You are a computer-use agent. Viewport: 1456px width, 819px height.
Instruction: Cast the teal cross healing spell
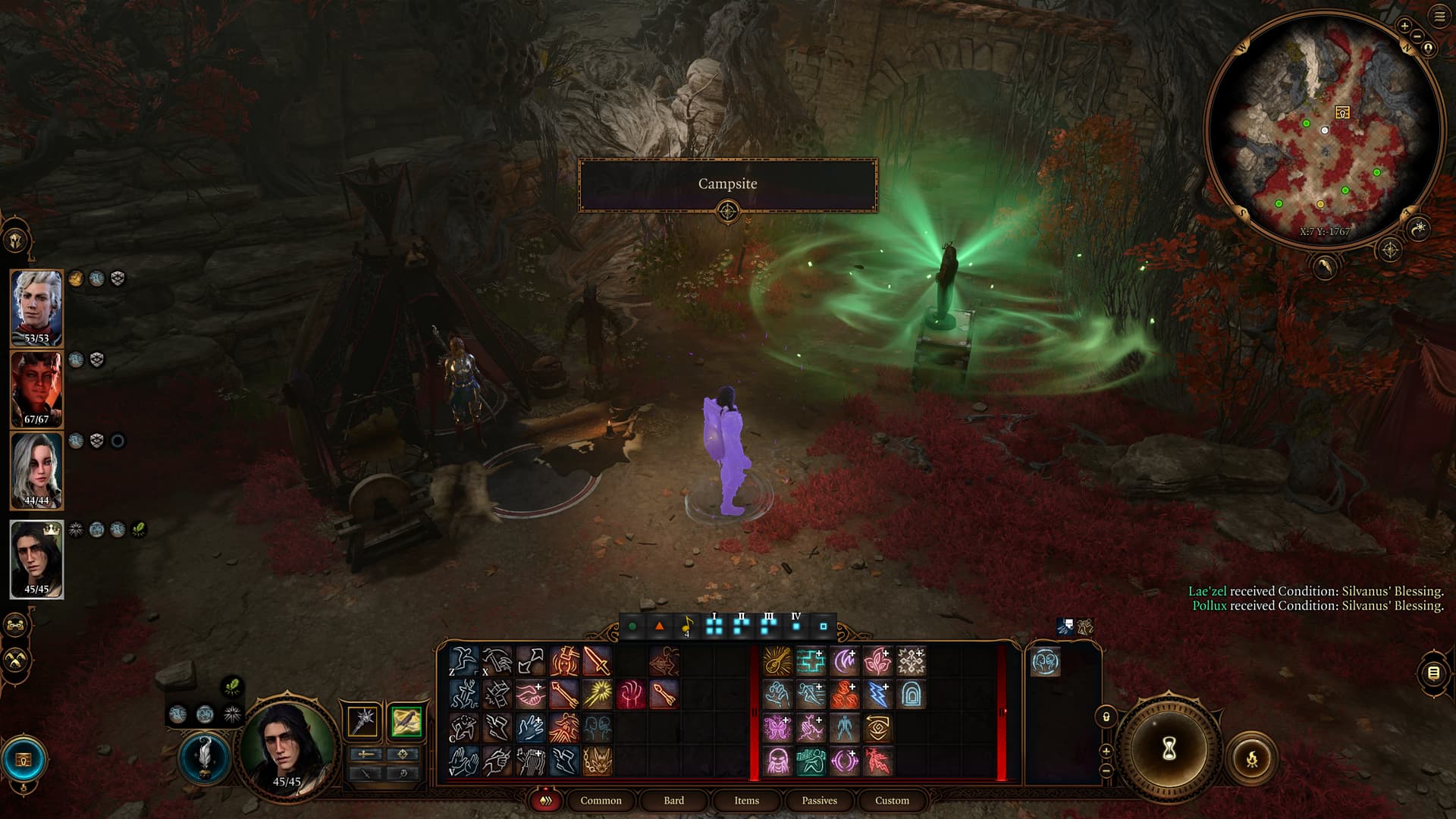click(x=811, y=661)
